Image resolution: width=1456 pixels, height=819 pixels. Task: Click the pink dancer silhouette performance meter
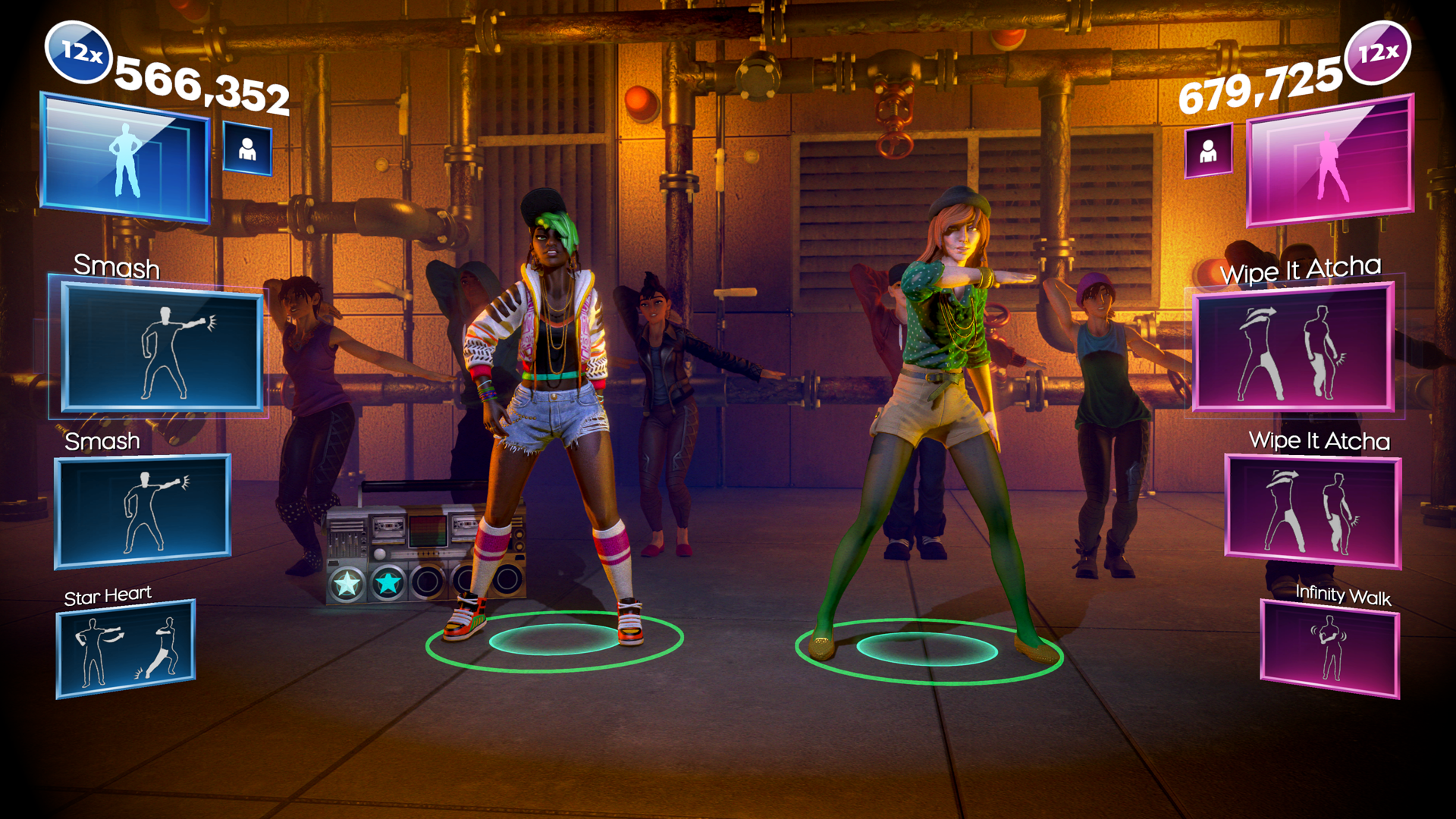[1329, 161]
